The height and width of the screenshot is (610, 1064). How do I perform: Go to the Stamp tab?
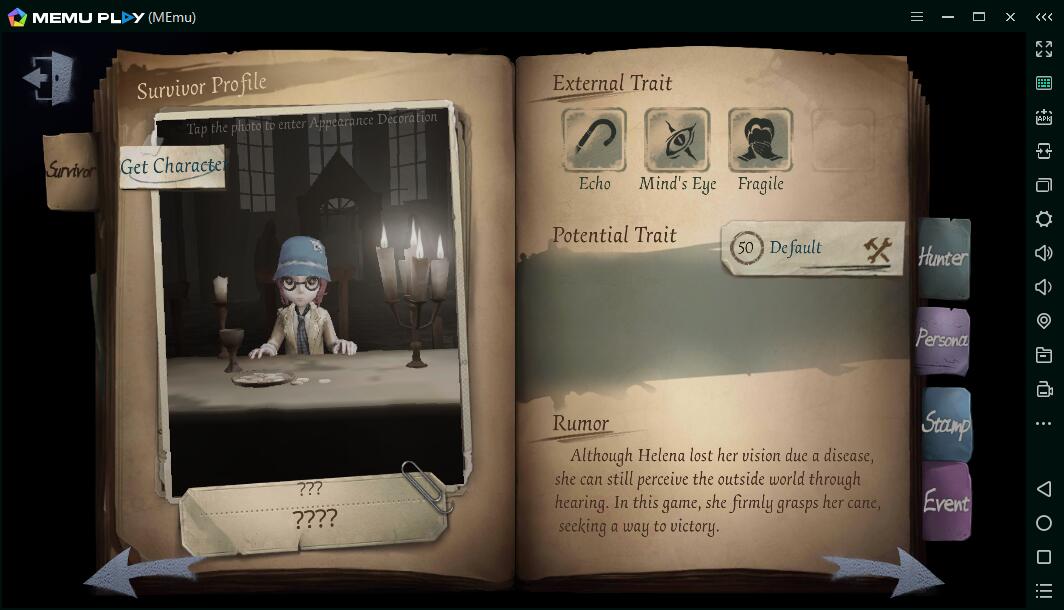(945, 424)
